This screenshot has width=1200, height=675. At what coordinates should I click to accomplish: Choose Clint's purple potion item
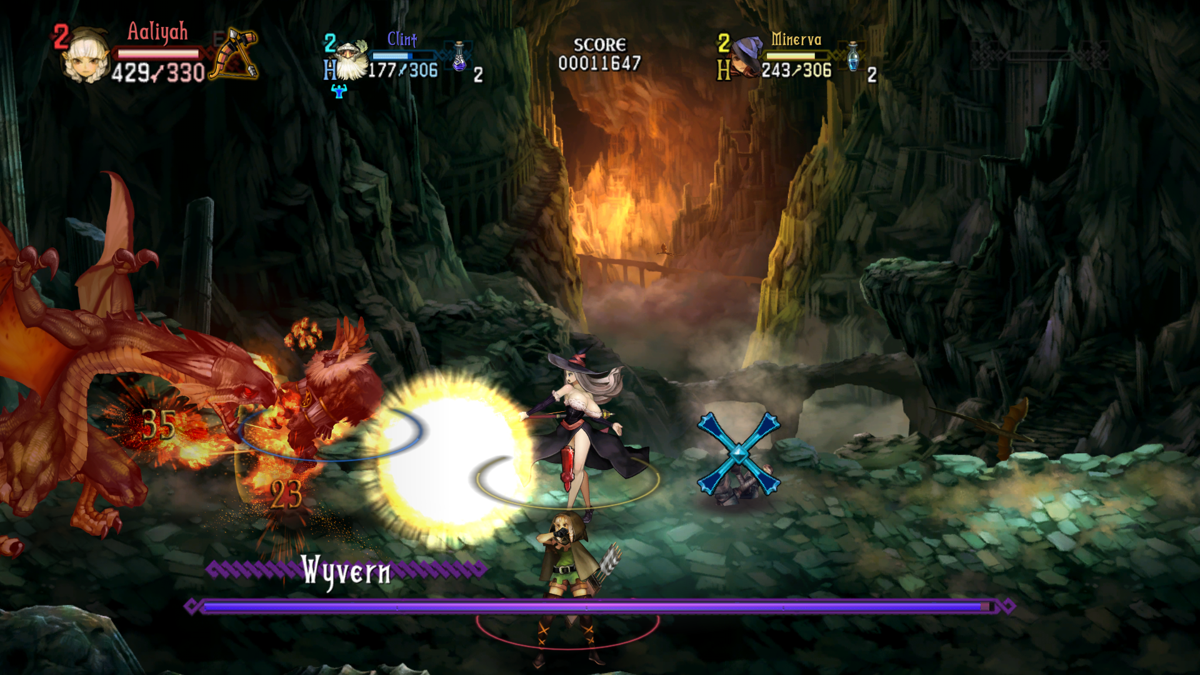[459, 57]
